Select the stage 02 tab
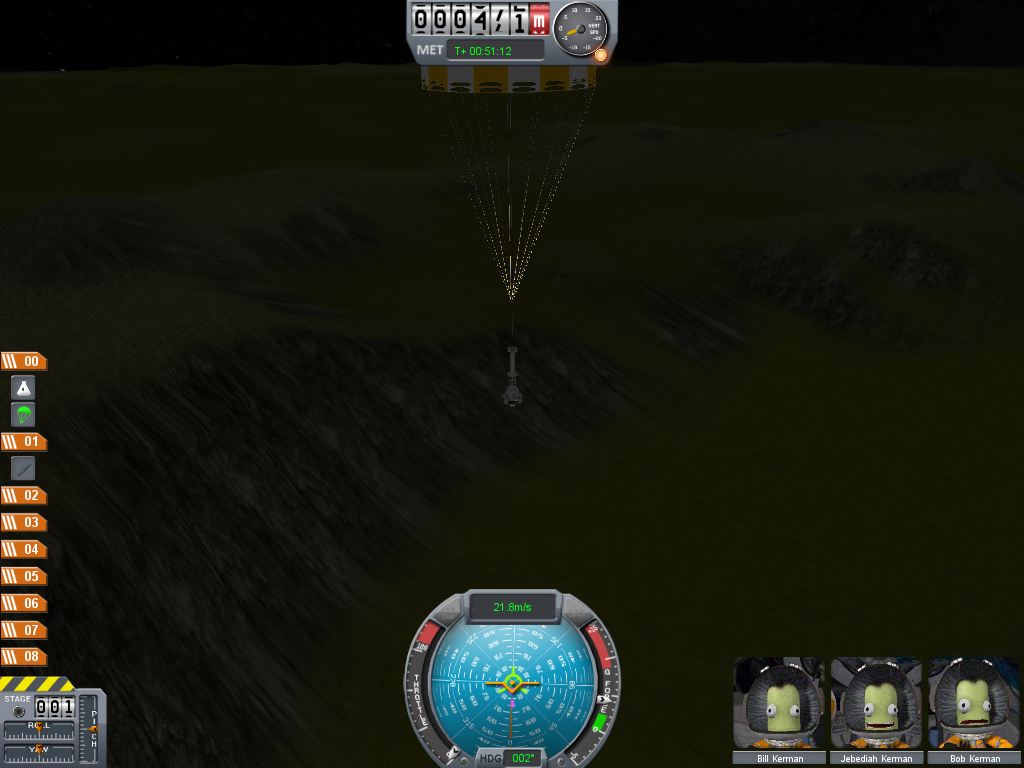 click(24, 495)
